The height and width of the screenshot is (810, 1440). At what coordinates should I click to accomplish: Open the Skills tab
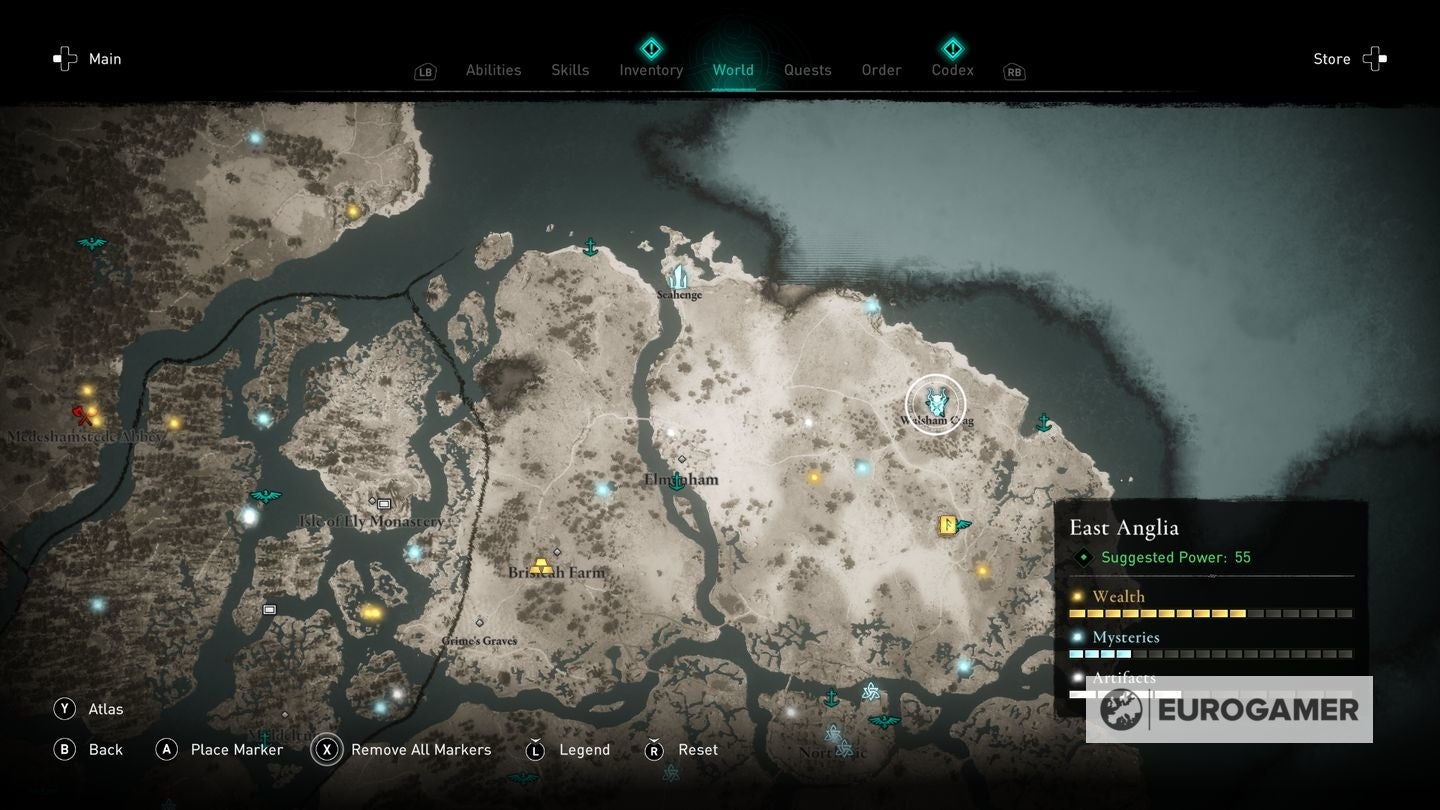pos(570,70)
